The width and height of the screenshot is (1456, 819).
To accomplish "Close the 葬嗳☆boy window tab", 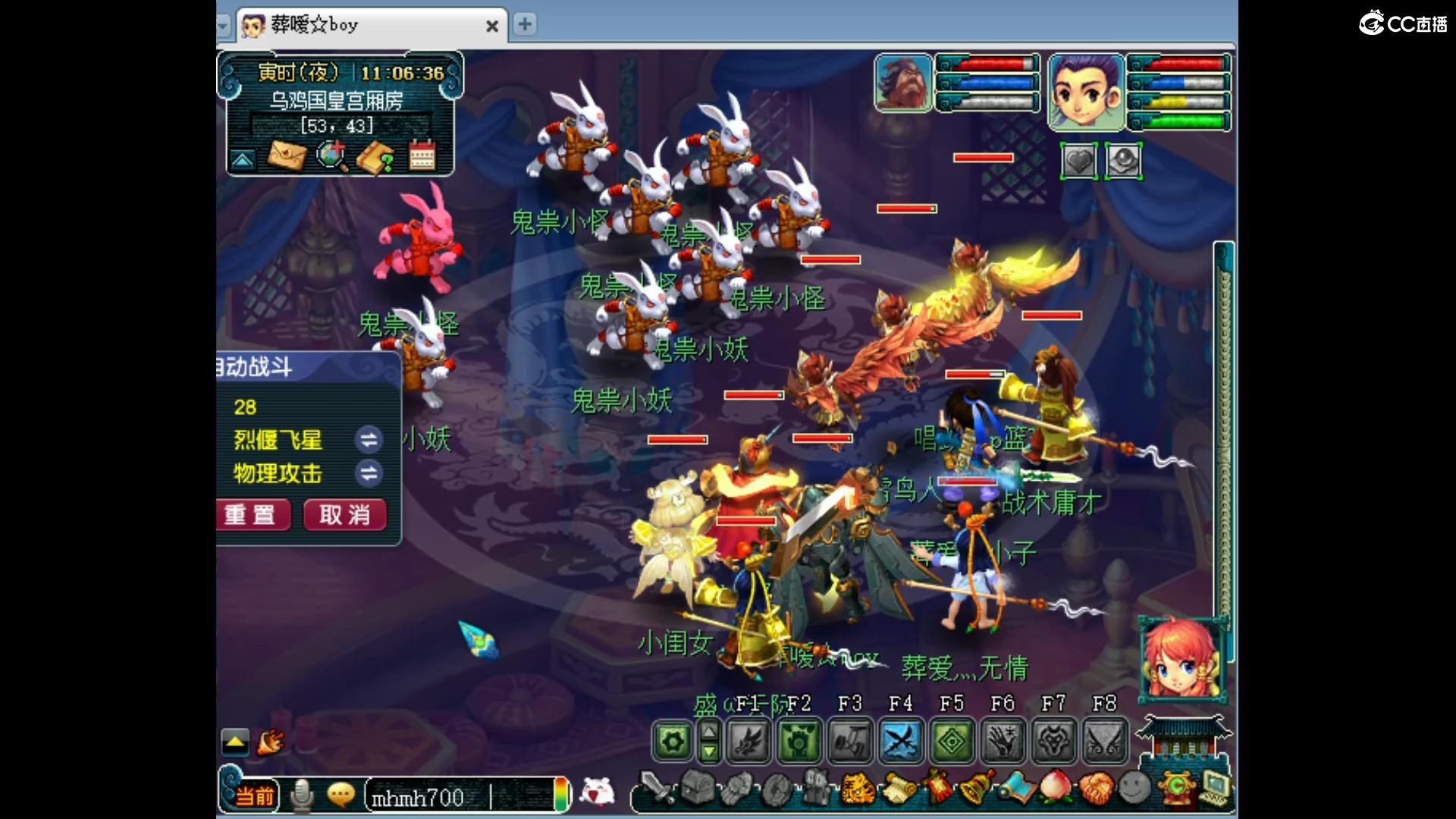I will (x=492, y=26).
